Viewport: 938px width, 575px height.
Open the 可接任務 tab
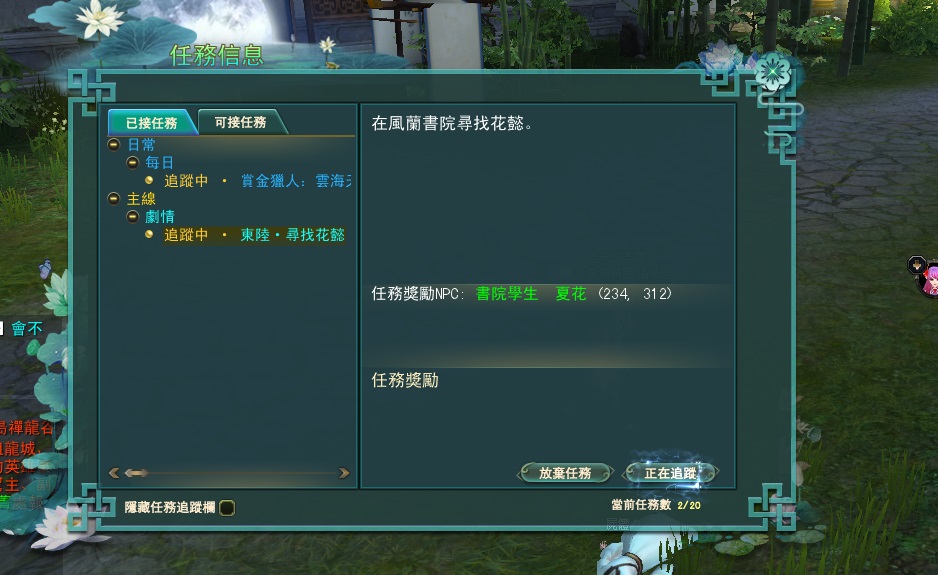(x=241, y=122)
